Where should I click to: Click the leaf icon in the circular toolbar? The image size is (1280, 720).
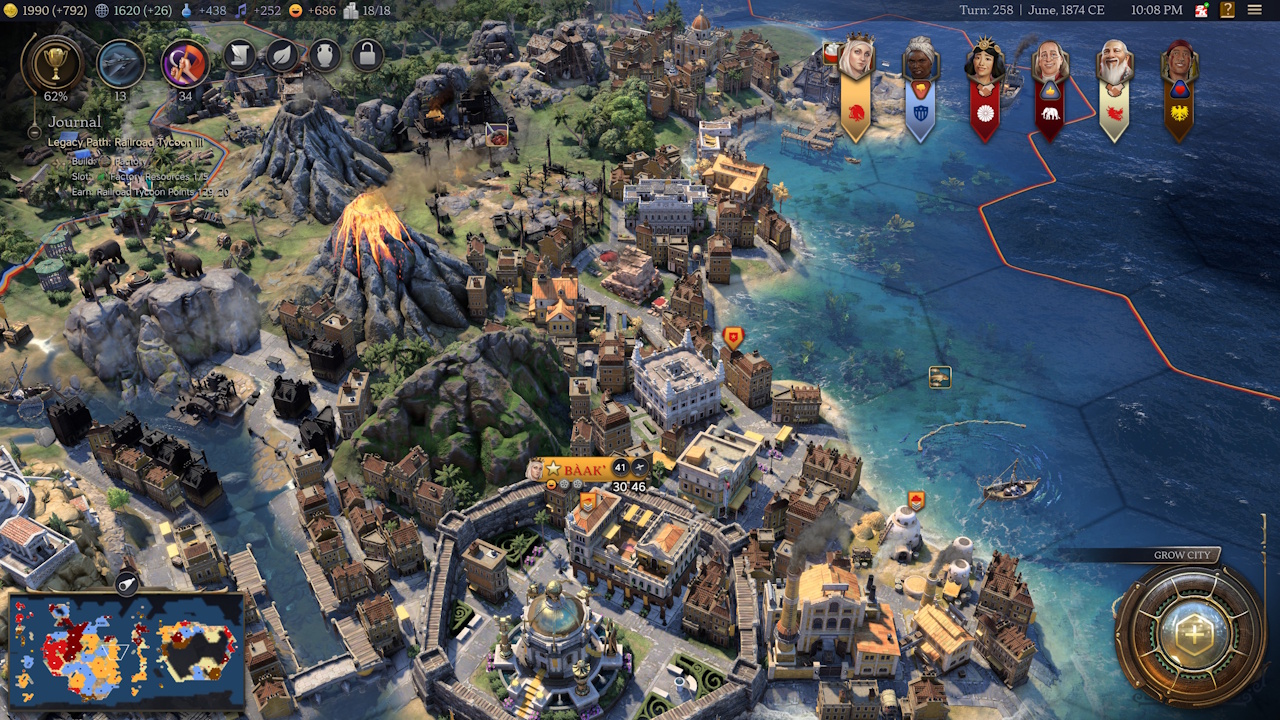tap(283, 56)
